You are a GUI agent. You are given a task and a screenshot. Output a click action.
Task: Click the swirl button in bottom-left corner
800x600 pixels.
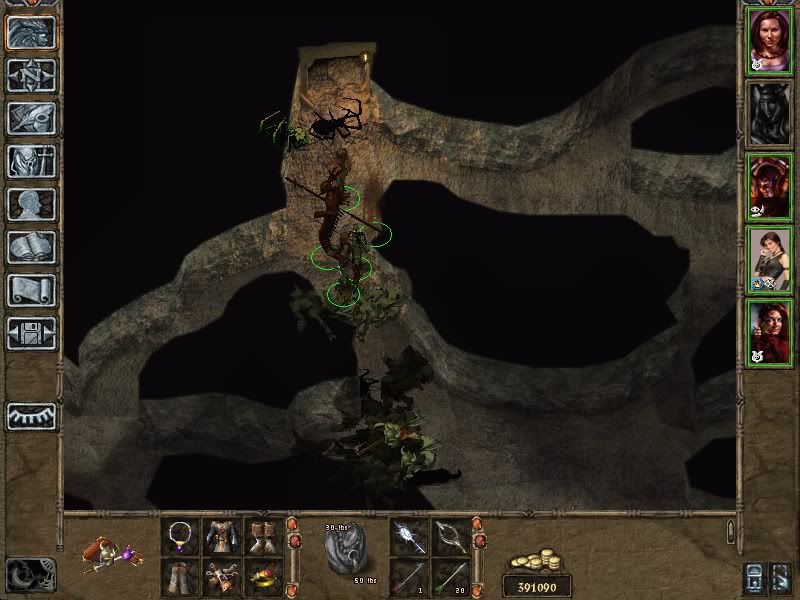pyautogui.click(x=30, y=573)
